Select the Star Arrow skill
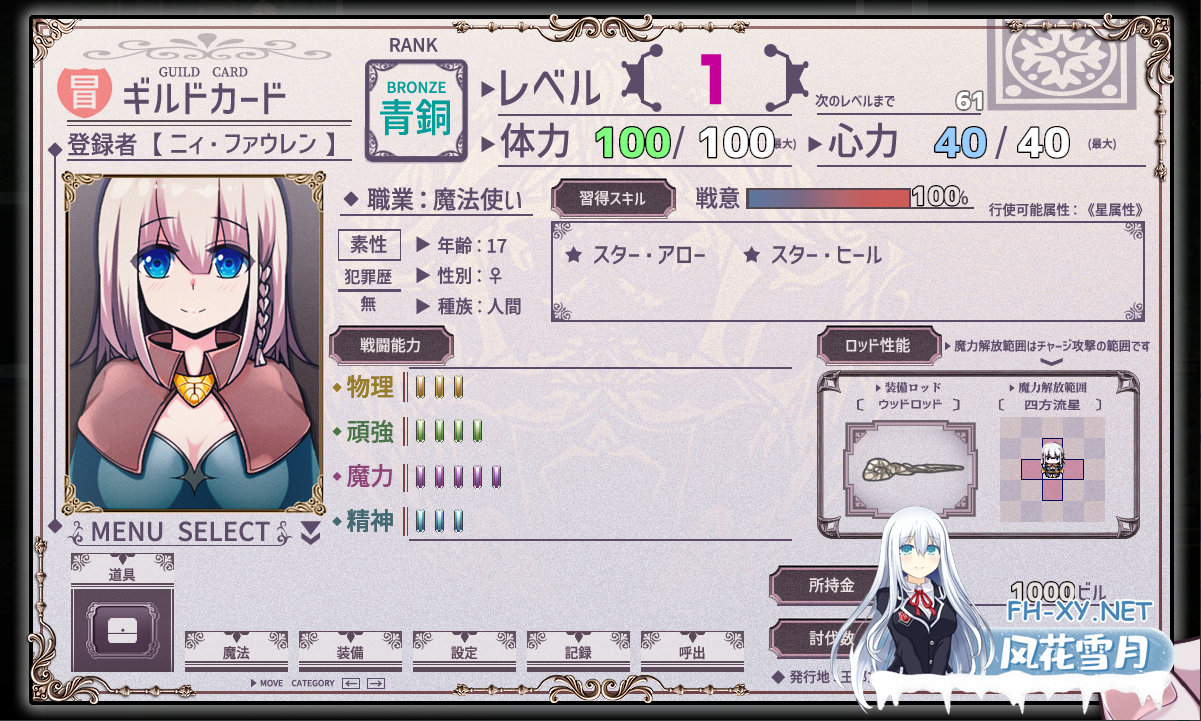The width and height of the screenshot is (1201, 721). (636, 256)
